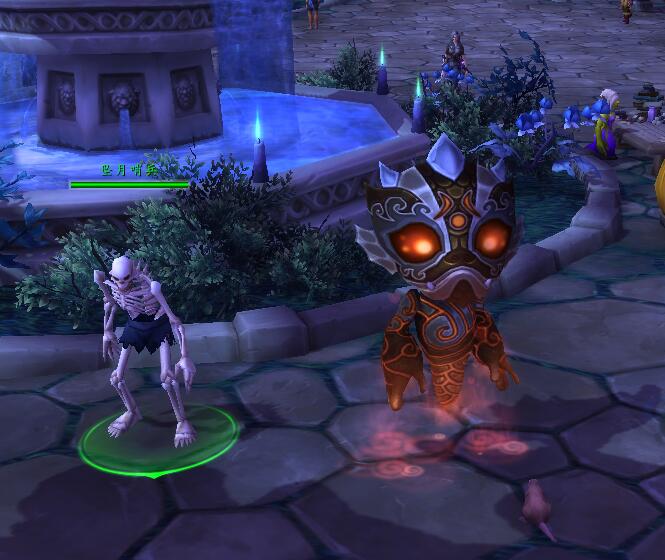Select the skeleton unit with green target circle
The height and width of the screenshot is (560, 665).
tap(143, 345)
